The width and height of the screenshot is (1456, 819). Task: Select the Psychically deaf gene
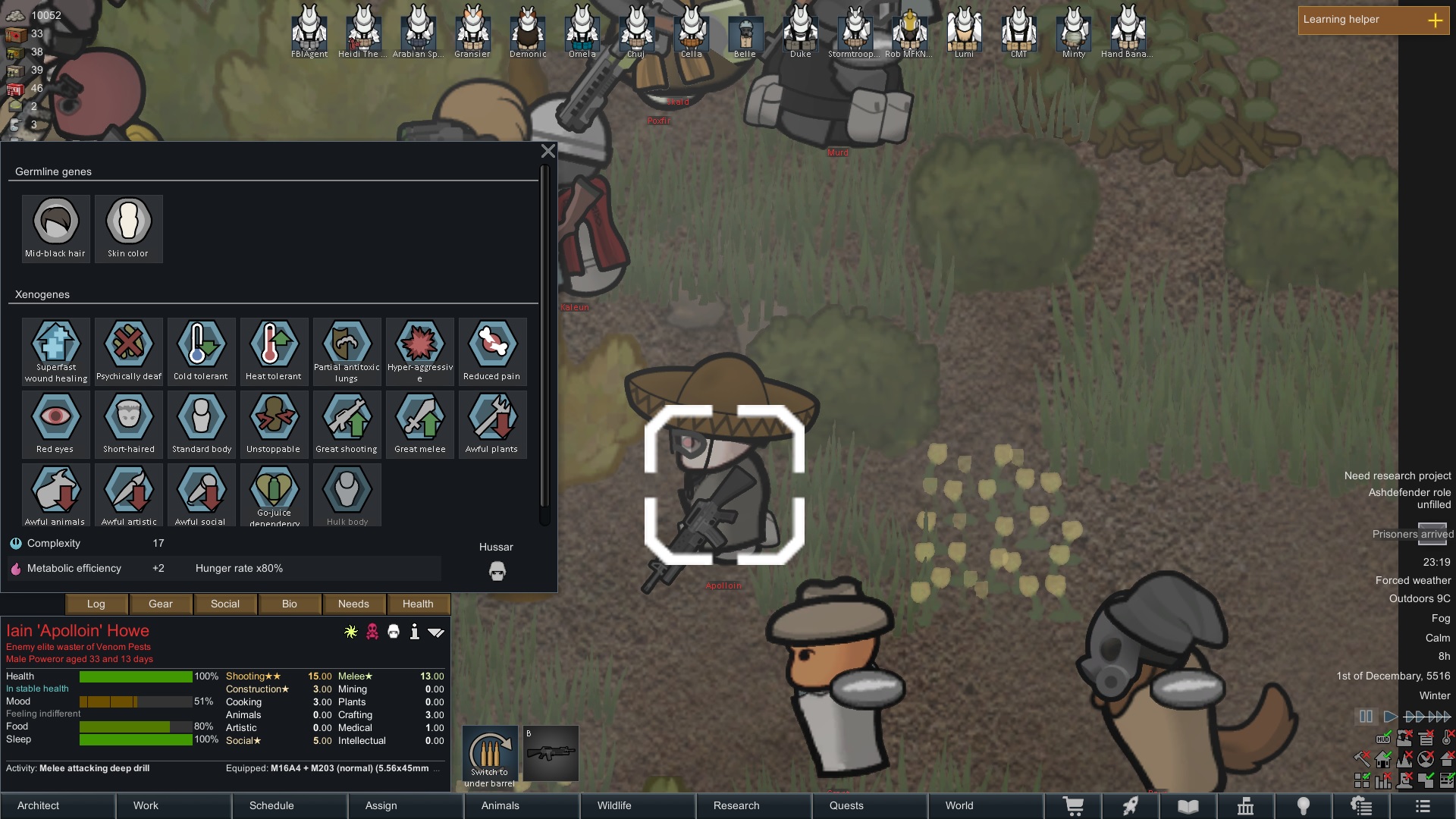129,351
